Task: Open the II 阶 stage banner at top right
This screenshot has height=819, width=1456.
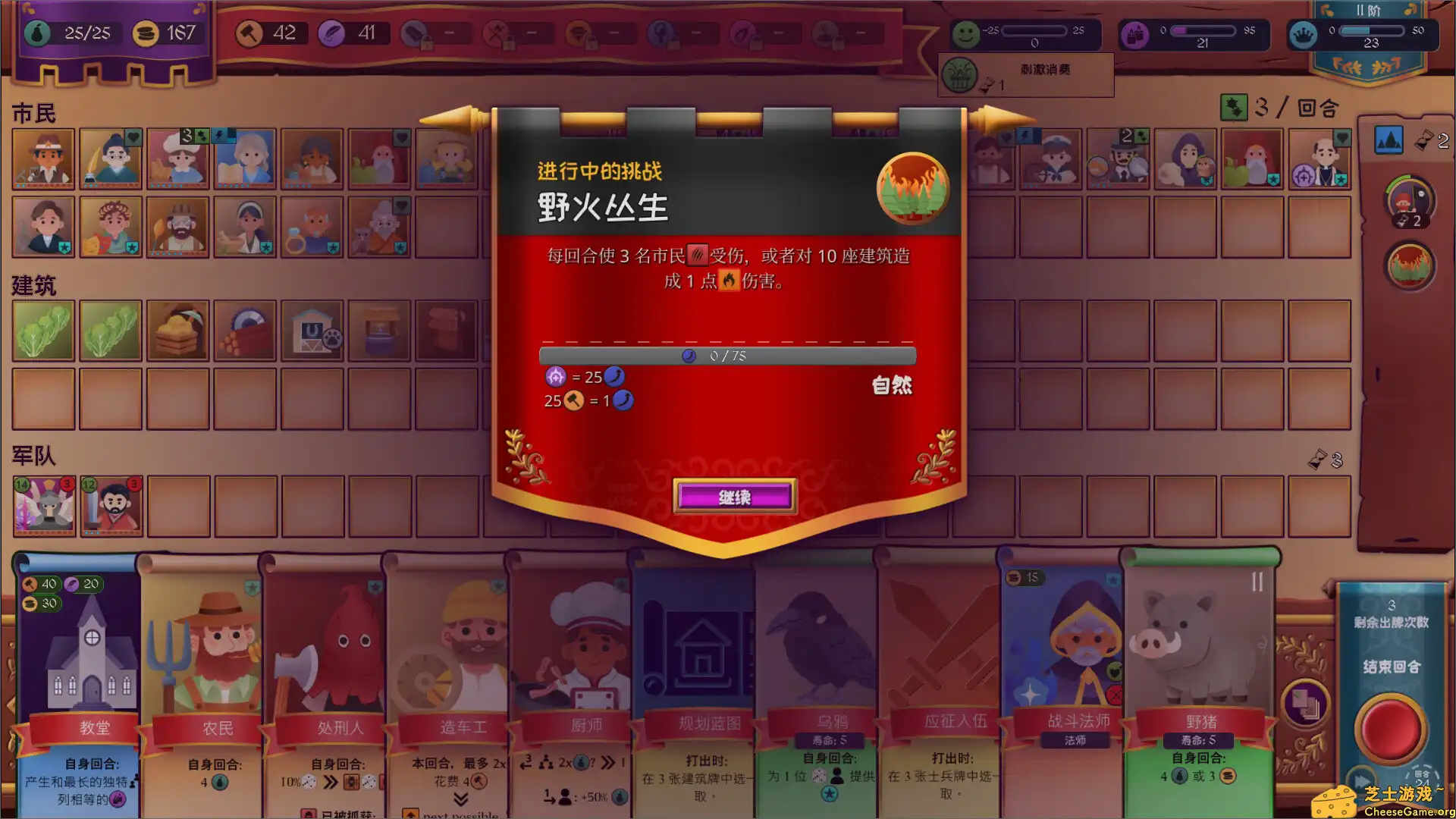Action: point(1370,11)
